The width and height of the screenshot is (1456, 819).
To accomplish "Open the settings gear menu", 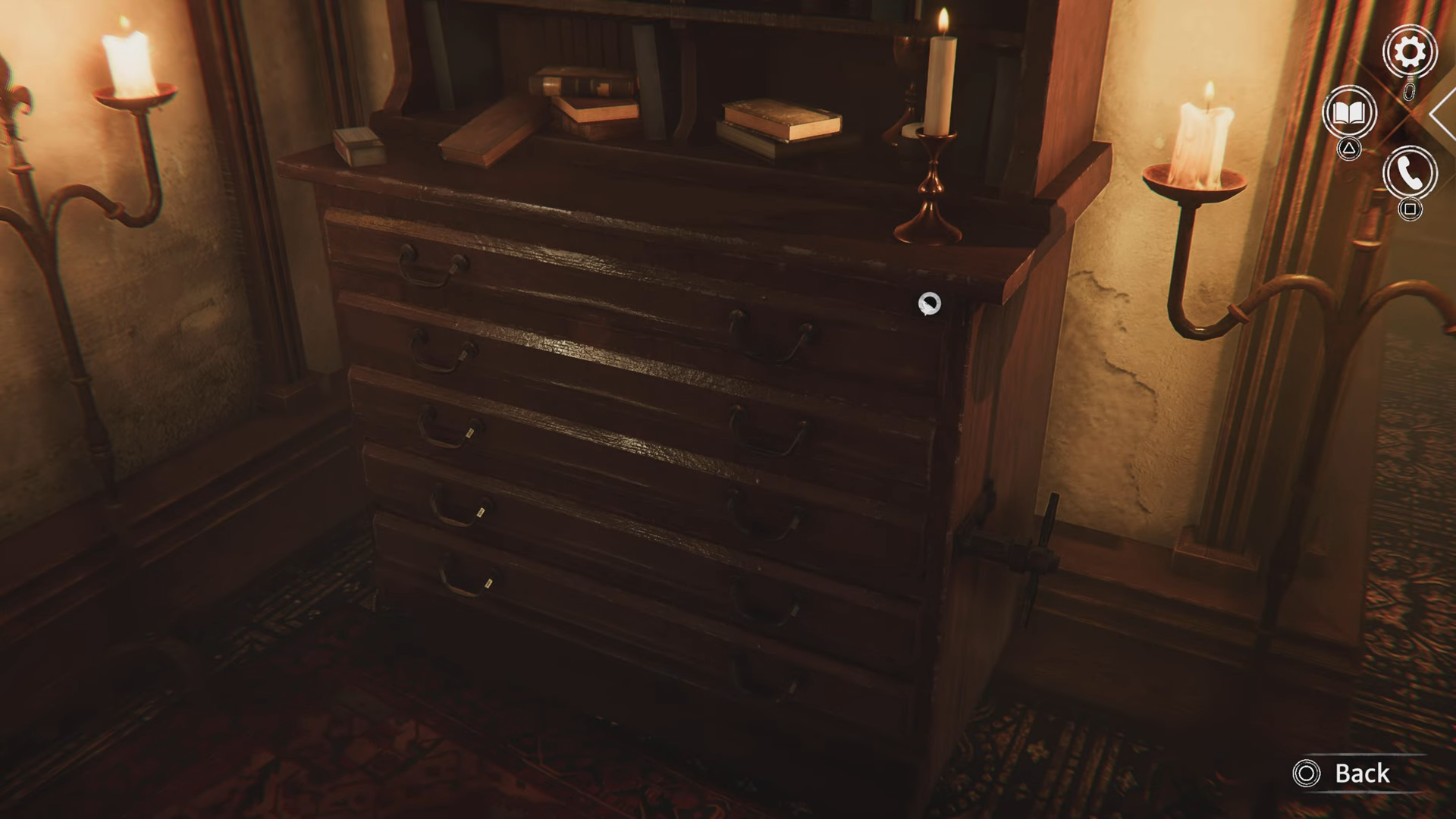I will tap(1409, 52).
